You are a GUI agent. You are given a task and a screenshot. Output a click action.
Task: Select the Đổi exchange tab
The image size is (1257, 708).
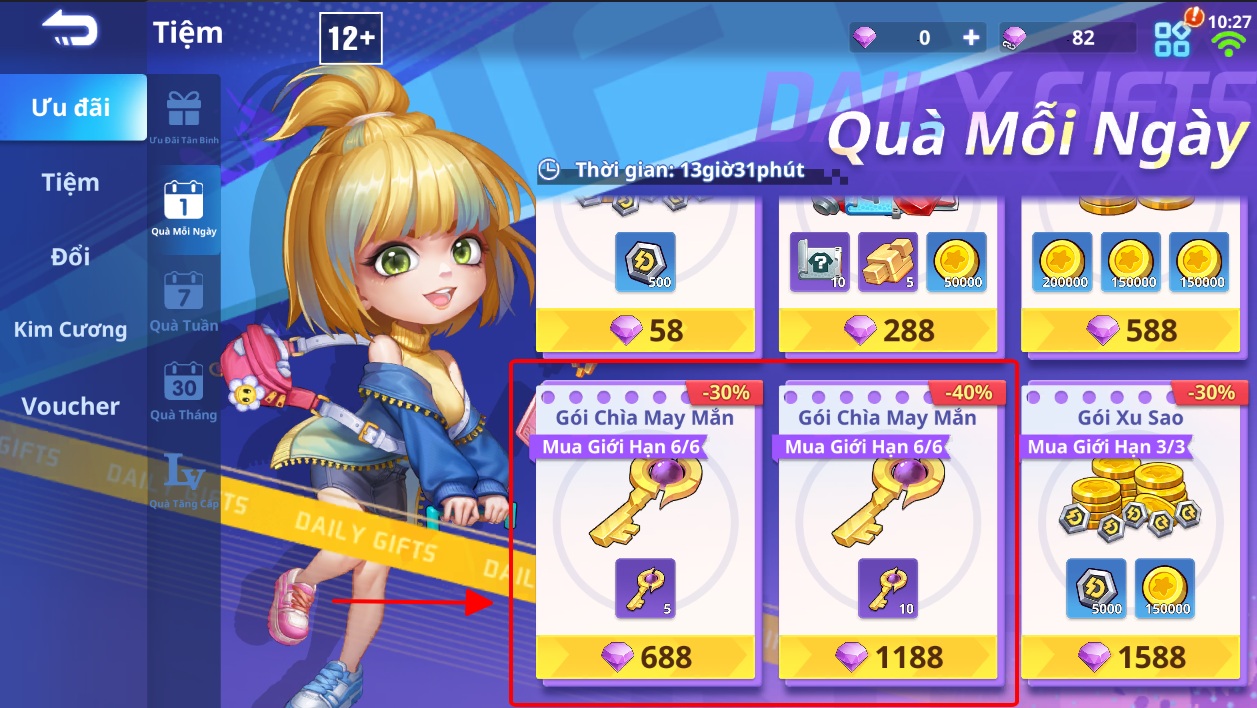pyautogui.click(x=71, y=257)
